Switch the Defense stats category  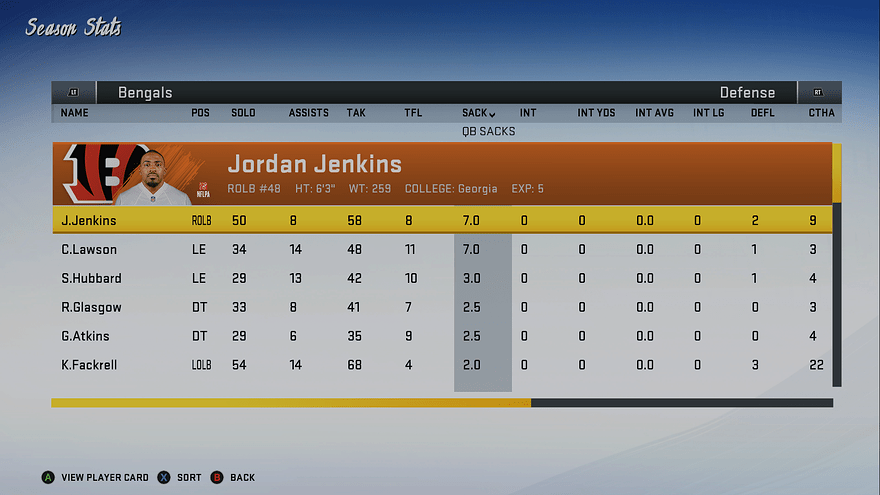coord(747,92)
